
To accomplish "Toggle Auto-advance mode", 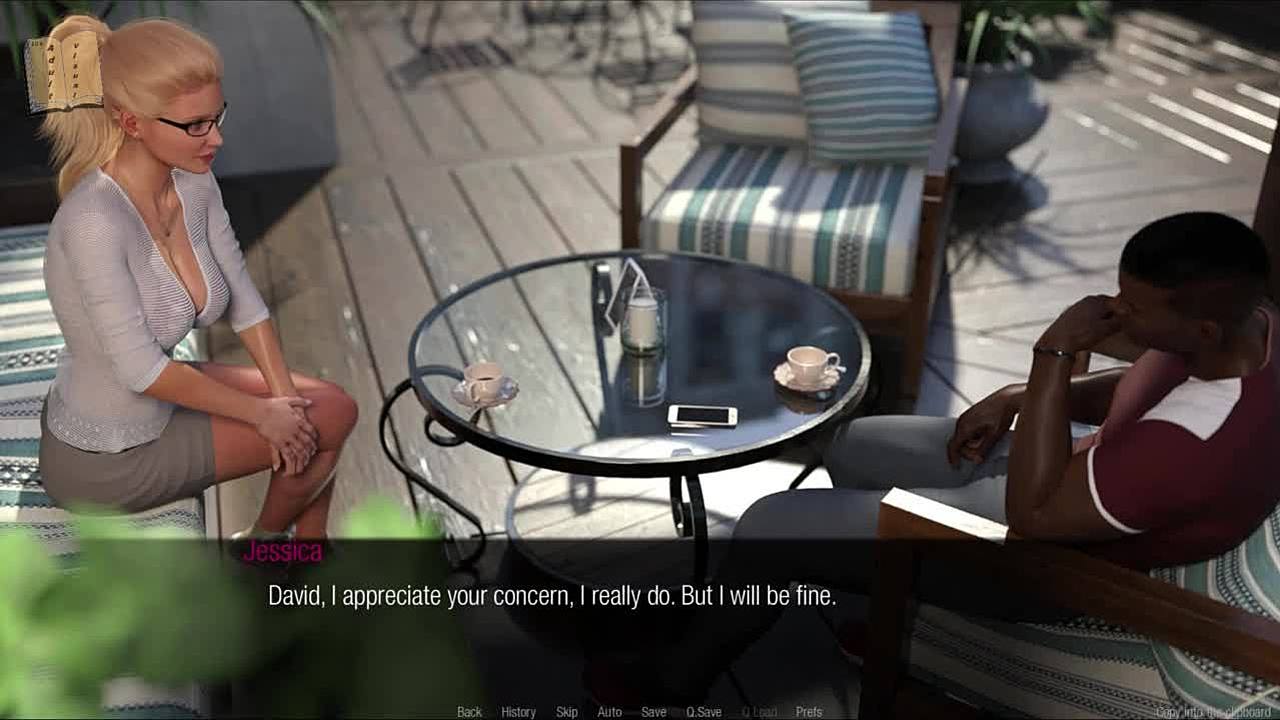I will (x=609, y=712).
